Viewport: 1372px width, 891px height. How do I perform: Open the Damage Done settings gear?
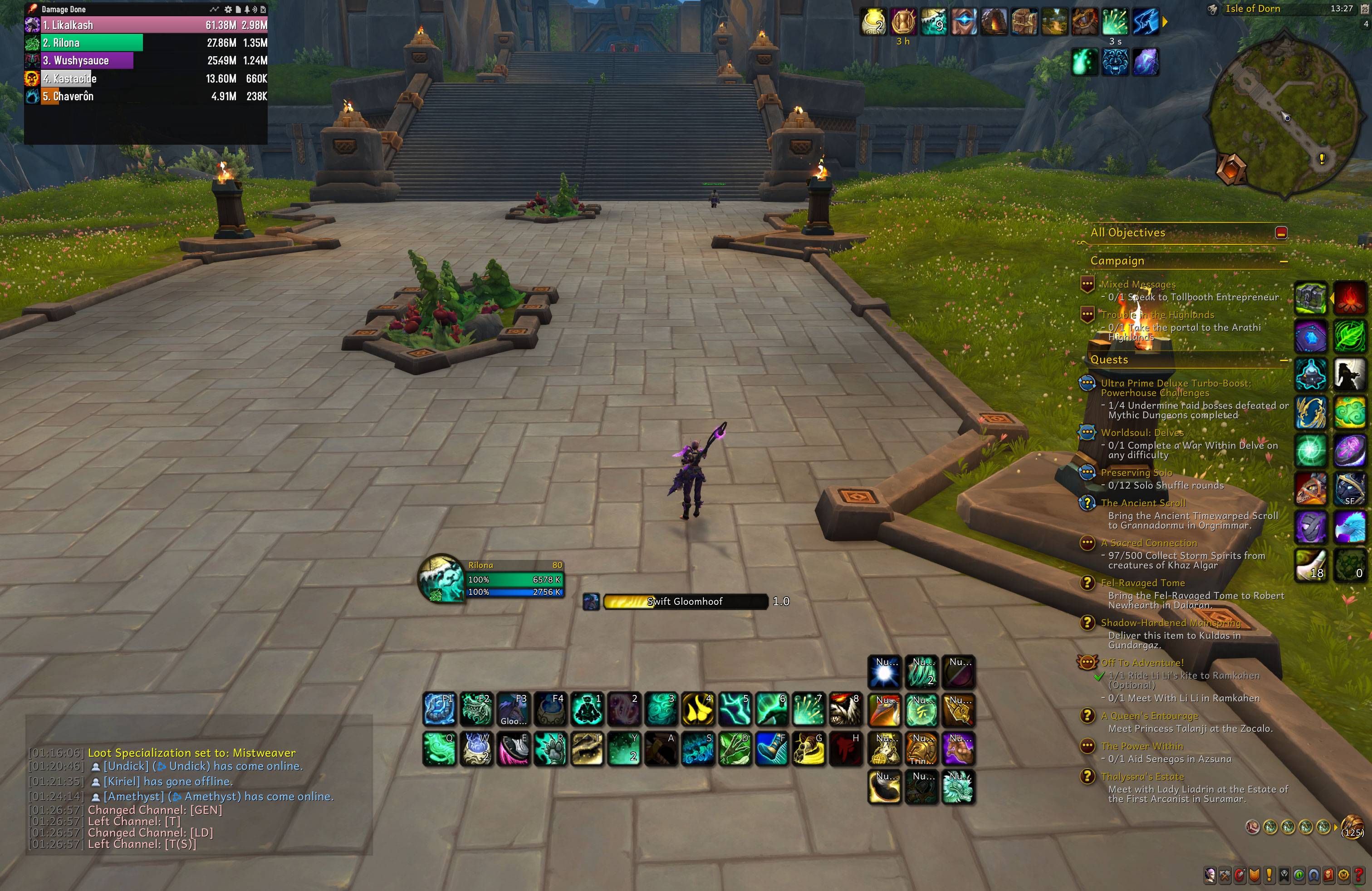tap(228, 10)
